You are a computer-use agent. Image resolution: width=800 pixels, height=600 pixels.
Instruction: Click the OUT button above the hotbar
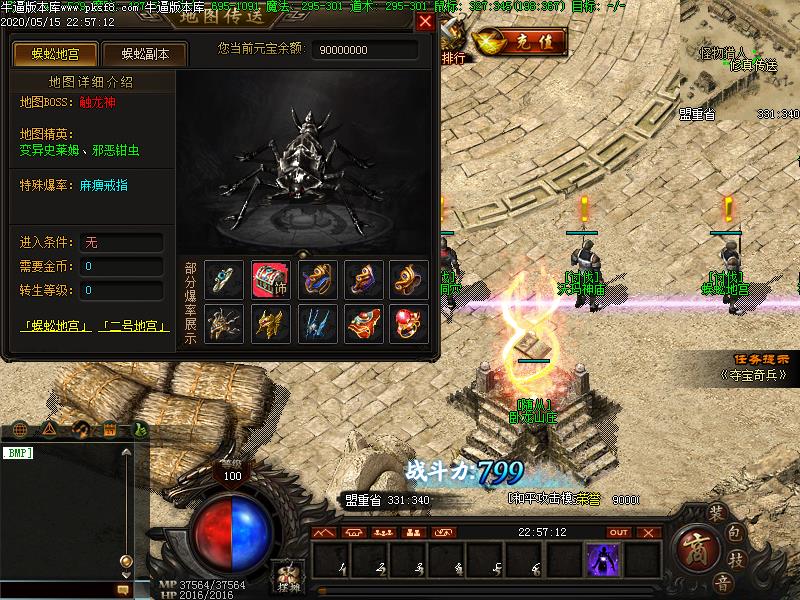619,532
